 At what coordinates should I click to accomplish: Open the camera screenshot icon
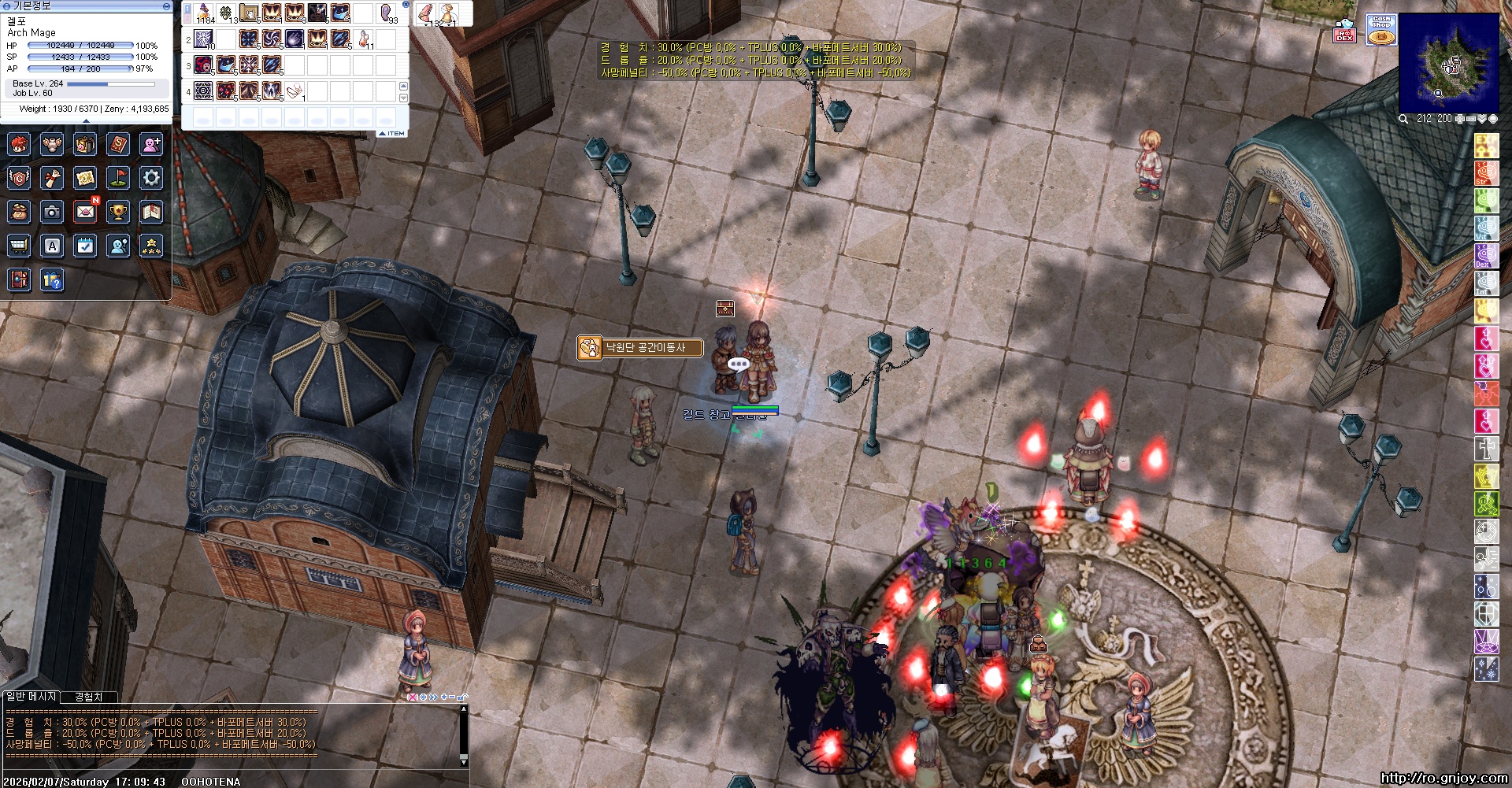click(x=52, y=212)
